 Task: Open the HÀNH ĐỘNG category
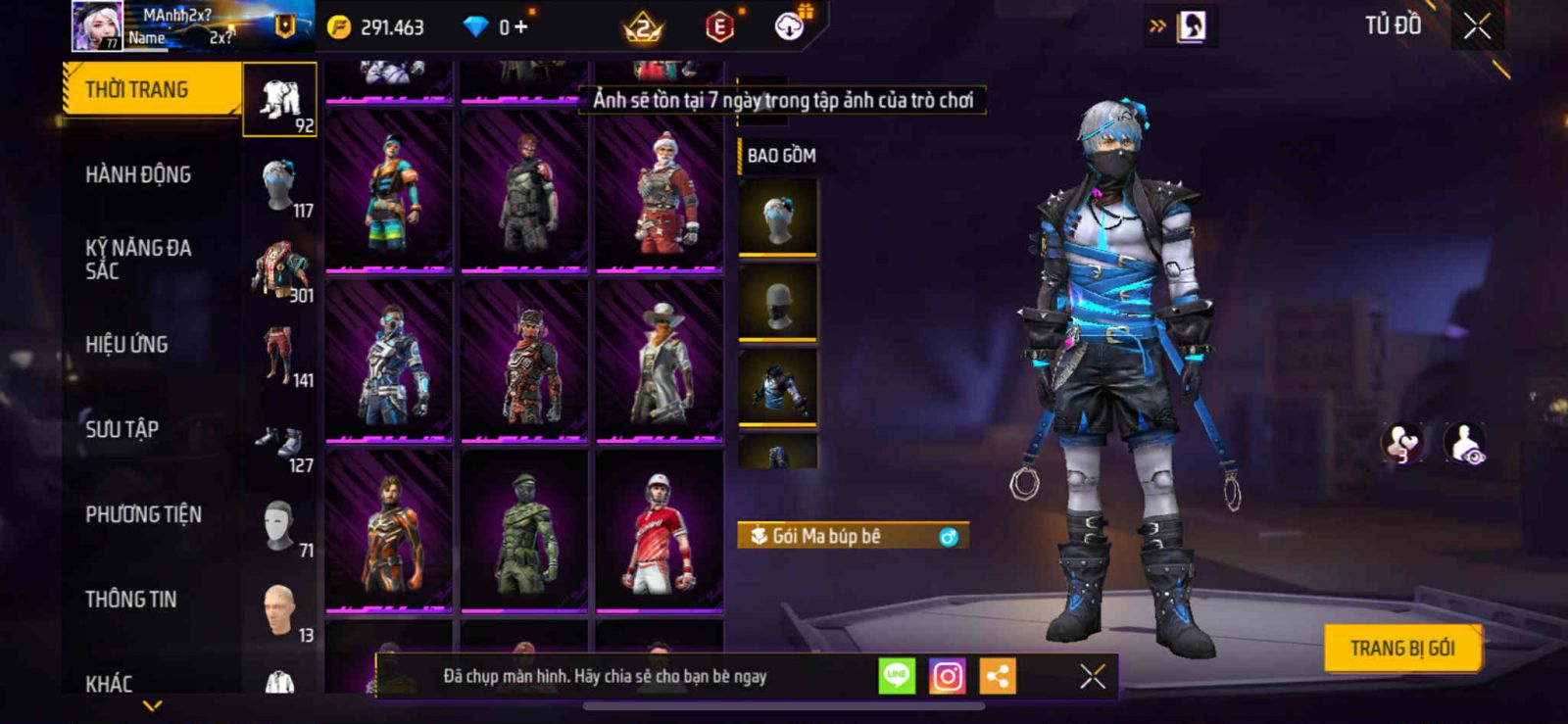[138, 175]
